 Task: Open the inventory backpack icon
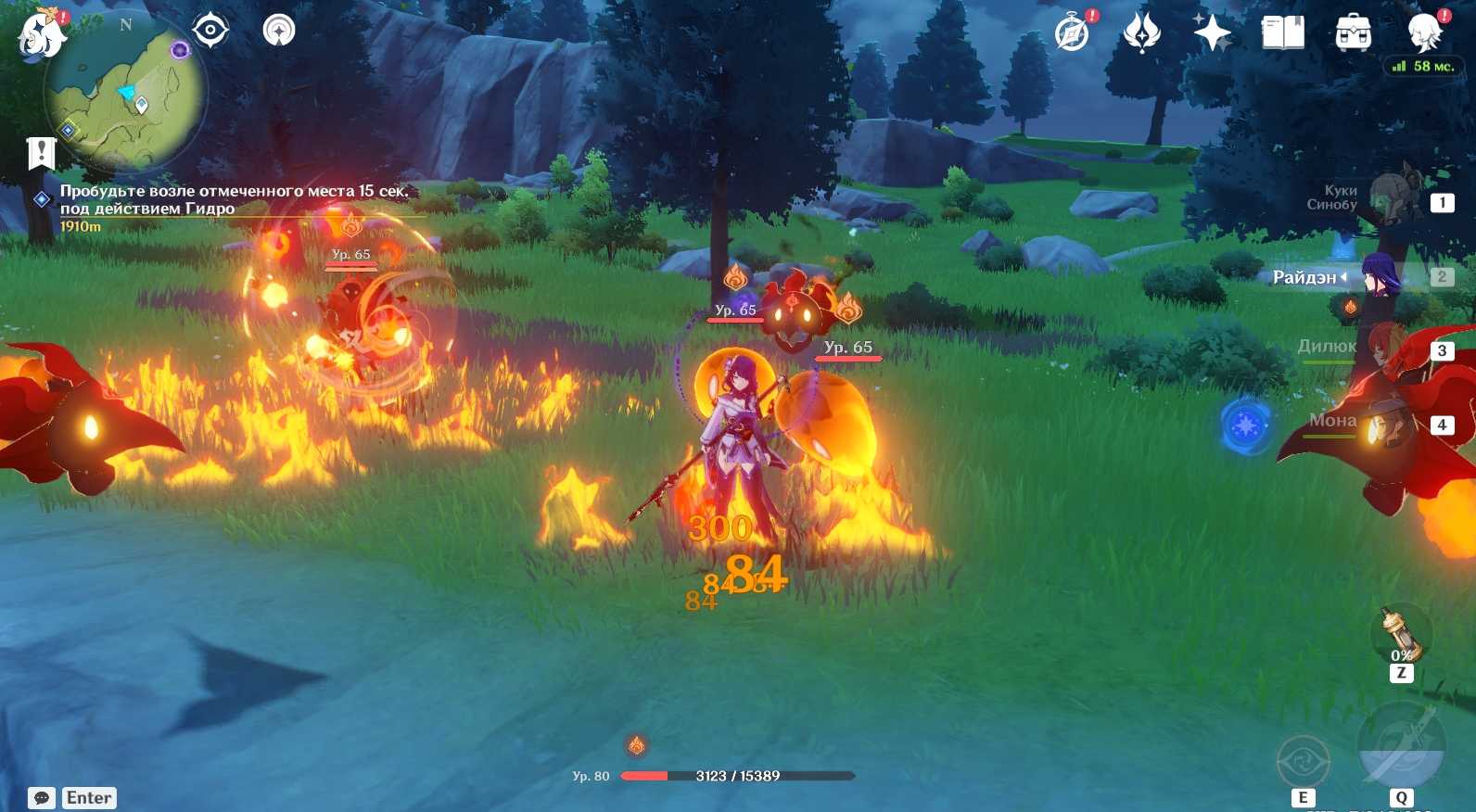tap(1353, 33)
